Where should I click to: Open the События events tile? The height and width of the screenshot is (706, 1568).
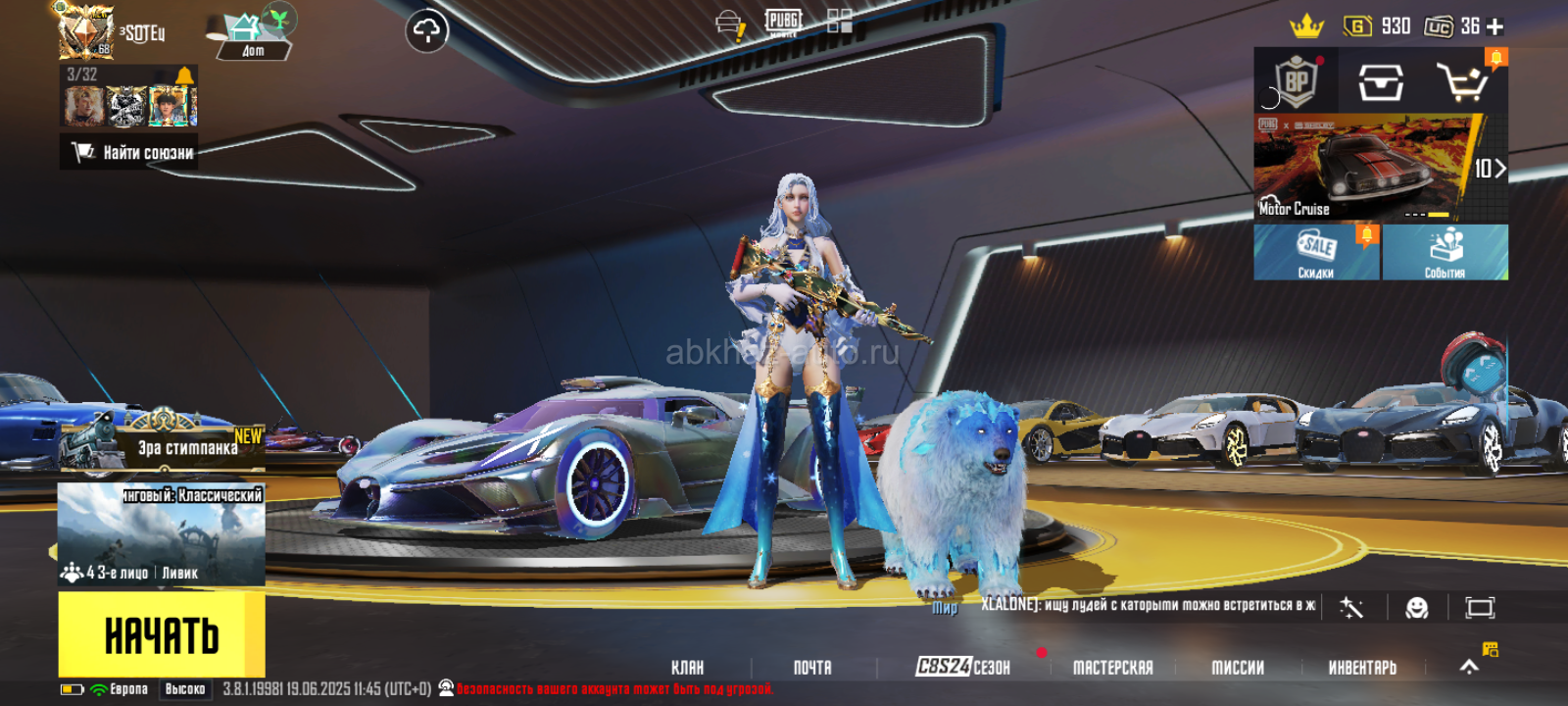pyautogui.click(x=1445, y=252)
